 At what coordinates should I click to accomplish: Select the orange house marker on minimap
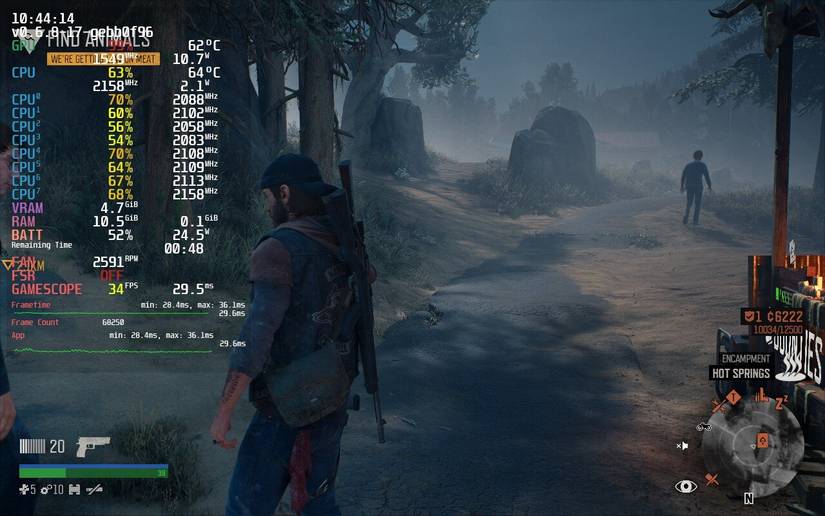pos(762,440)
